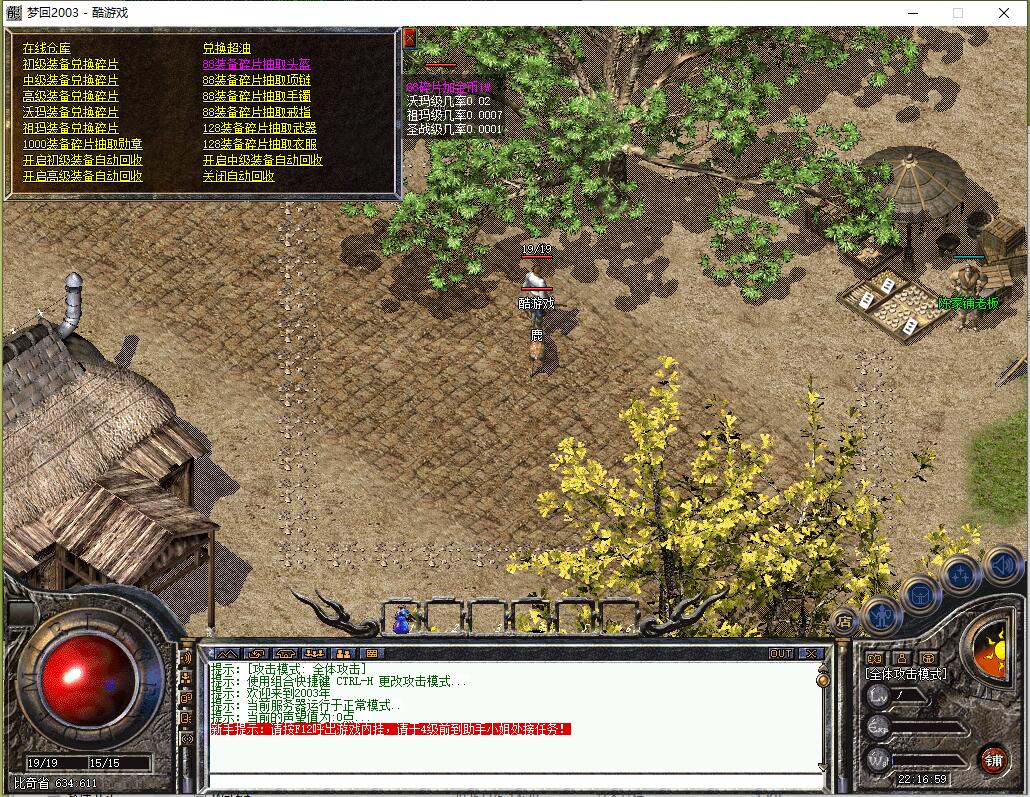This screenshot has height=797, width=1030.
Task: Click the OUT button above the chat box
Action: (781, 654)
